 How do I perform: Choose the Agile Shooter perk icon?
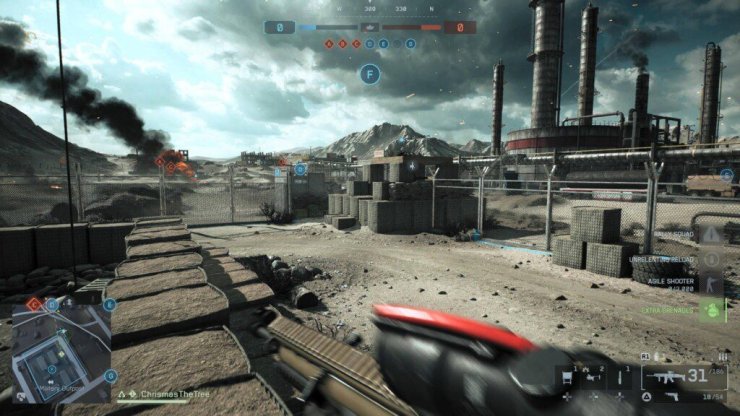coord(713,284)
